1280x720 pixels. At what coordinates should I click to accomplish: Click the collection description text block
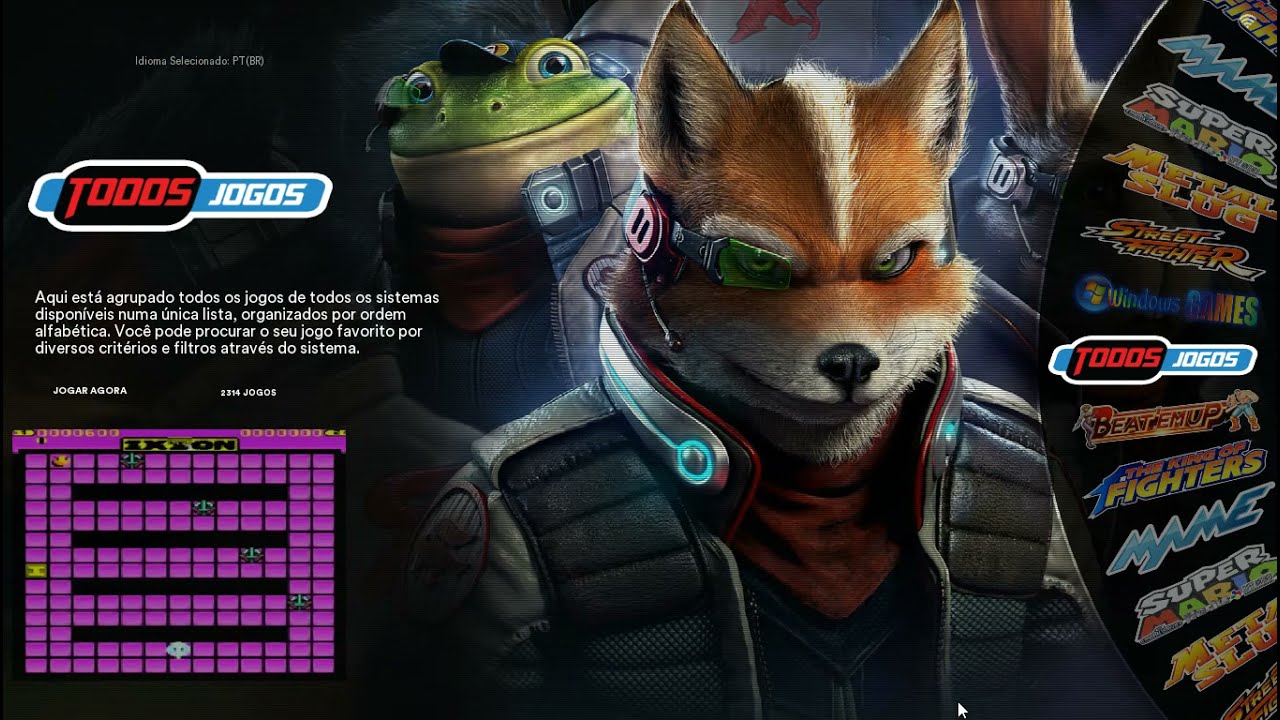coord(237,322)
